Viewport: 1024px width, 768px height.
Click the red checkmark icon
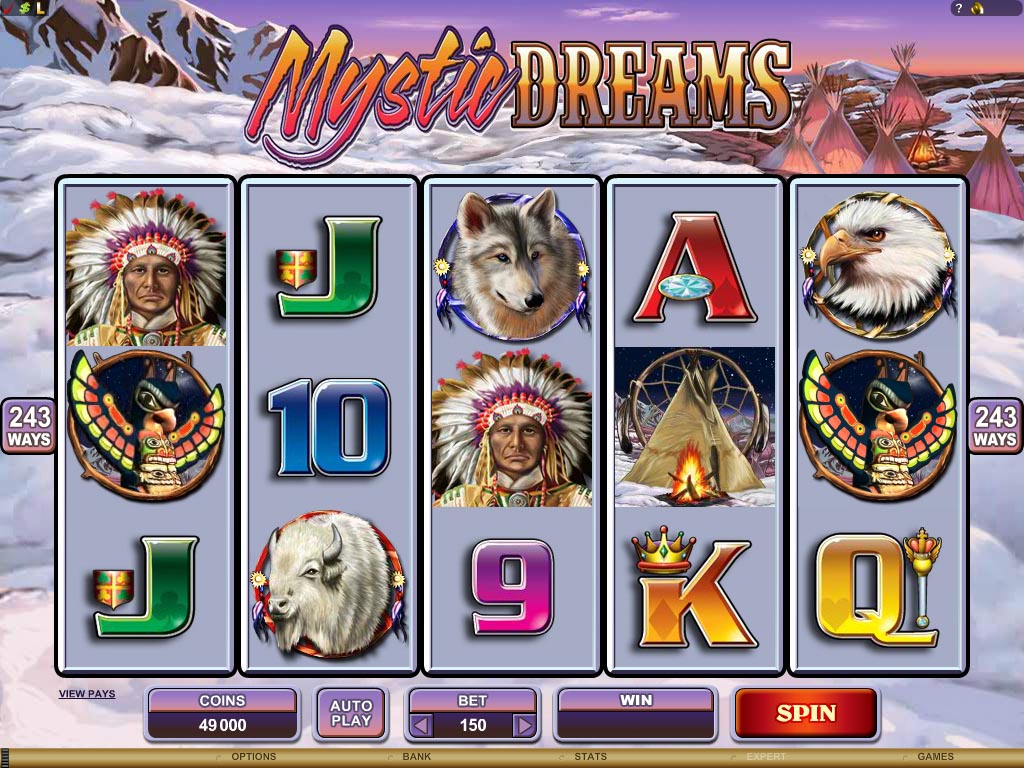[8, 8]
